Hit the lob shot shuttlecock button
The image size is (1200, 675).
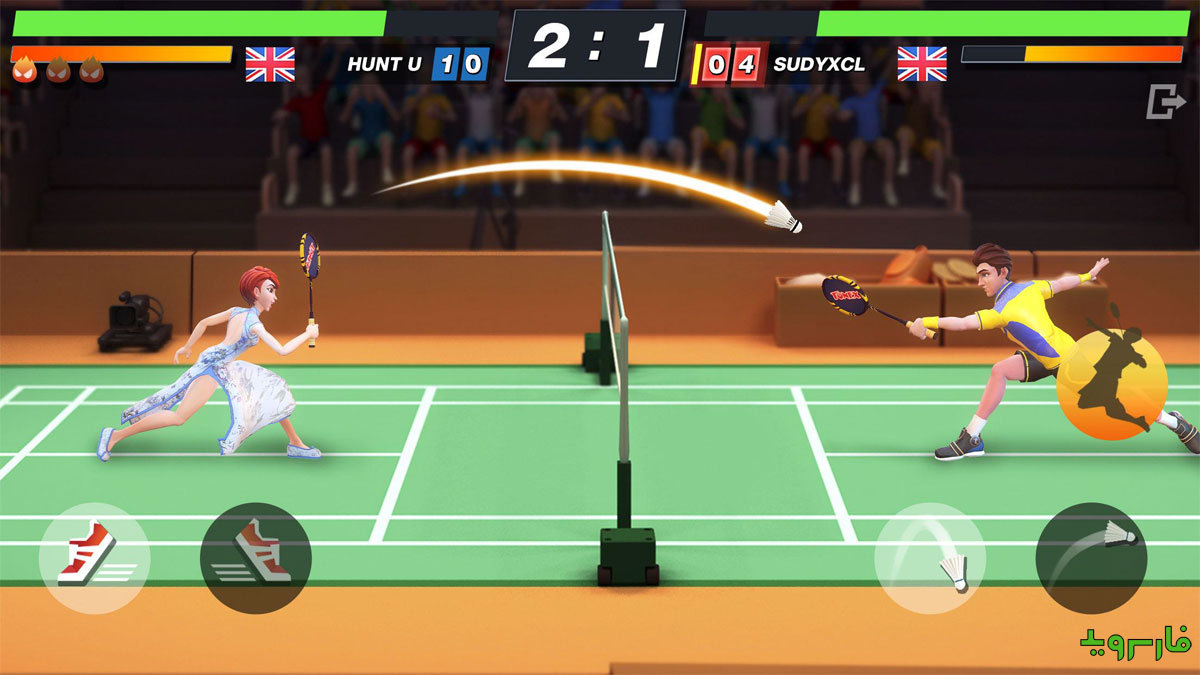click(929, 557)
